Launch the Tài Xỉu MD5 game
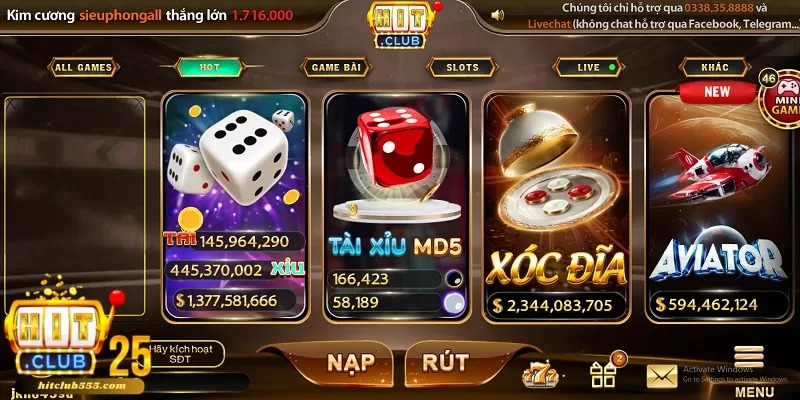Image resolution: width=800 pixels, height=400 pixels. pyautogui.click(x=397, y=205)
